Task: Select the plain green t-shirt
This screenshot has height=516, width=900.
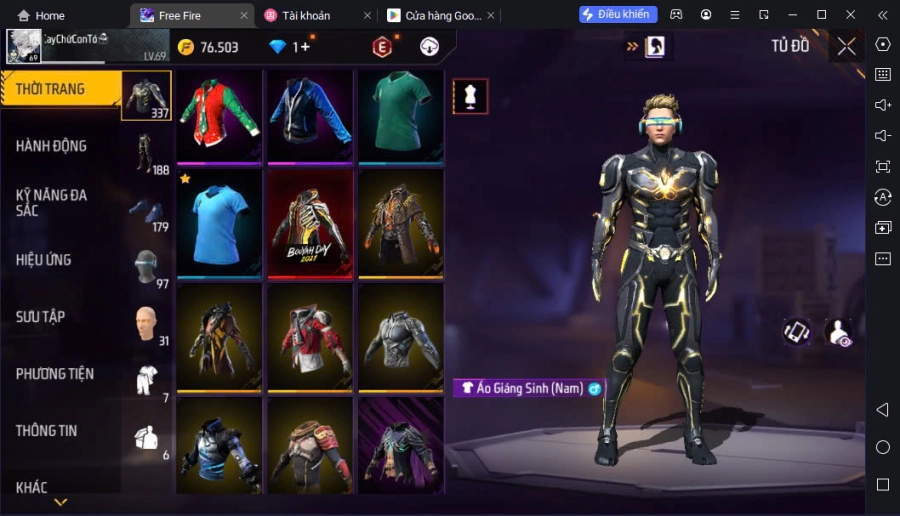Action: pos(400,113)
